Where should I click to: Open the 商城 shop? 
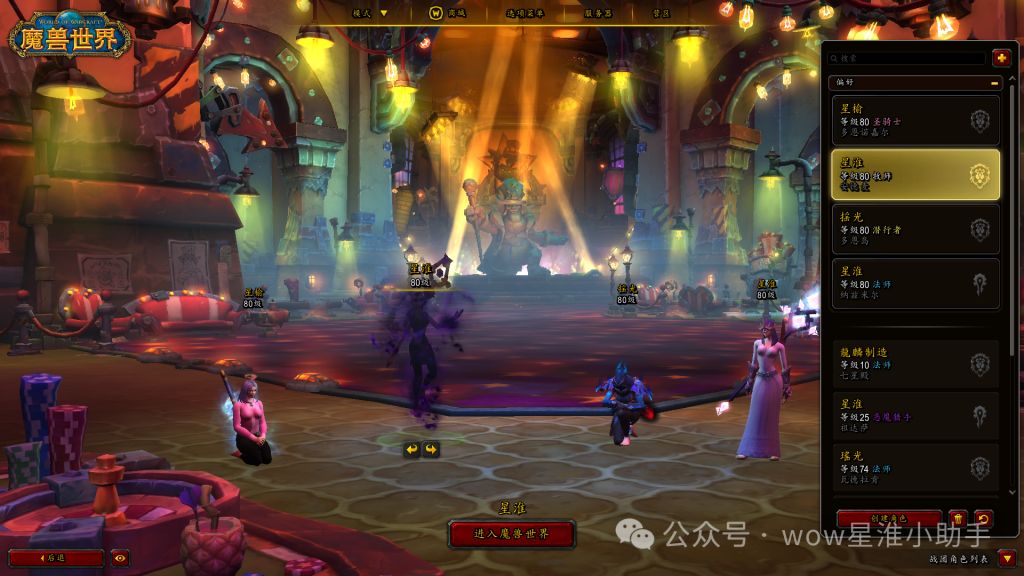(447, 13)
